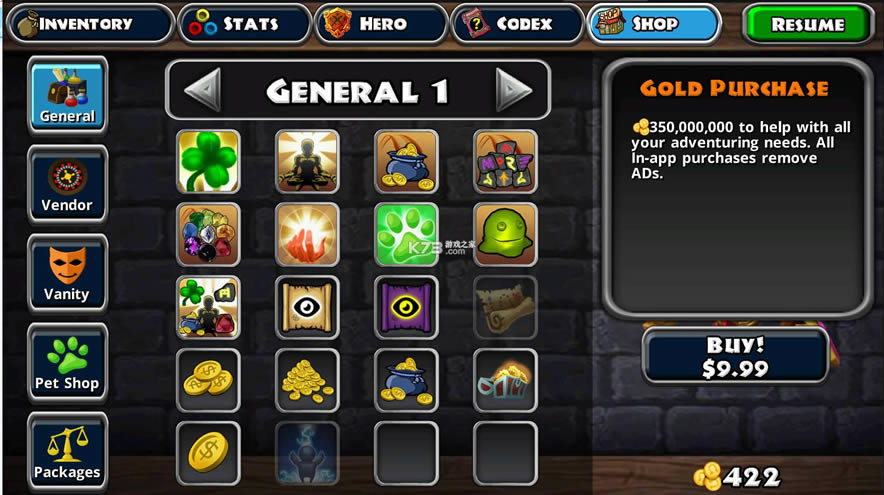Go to the previous shop page arrow

pos(202,91)
